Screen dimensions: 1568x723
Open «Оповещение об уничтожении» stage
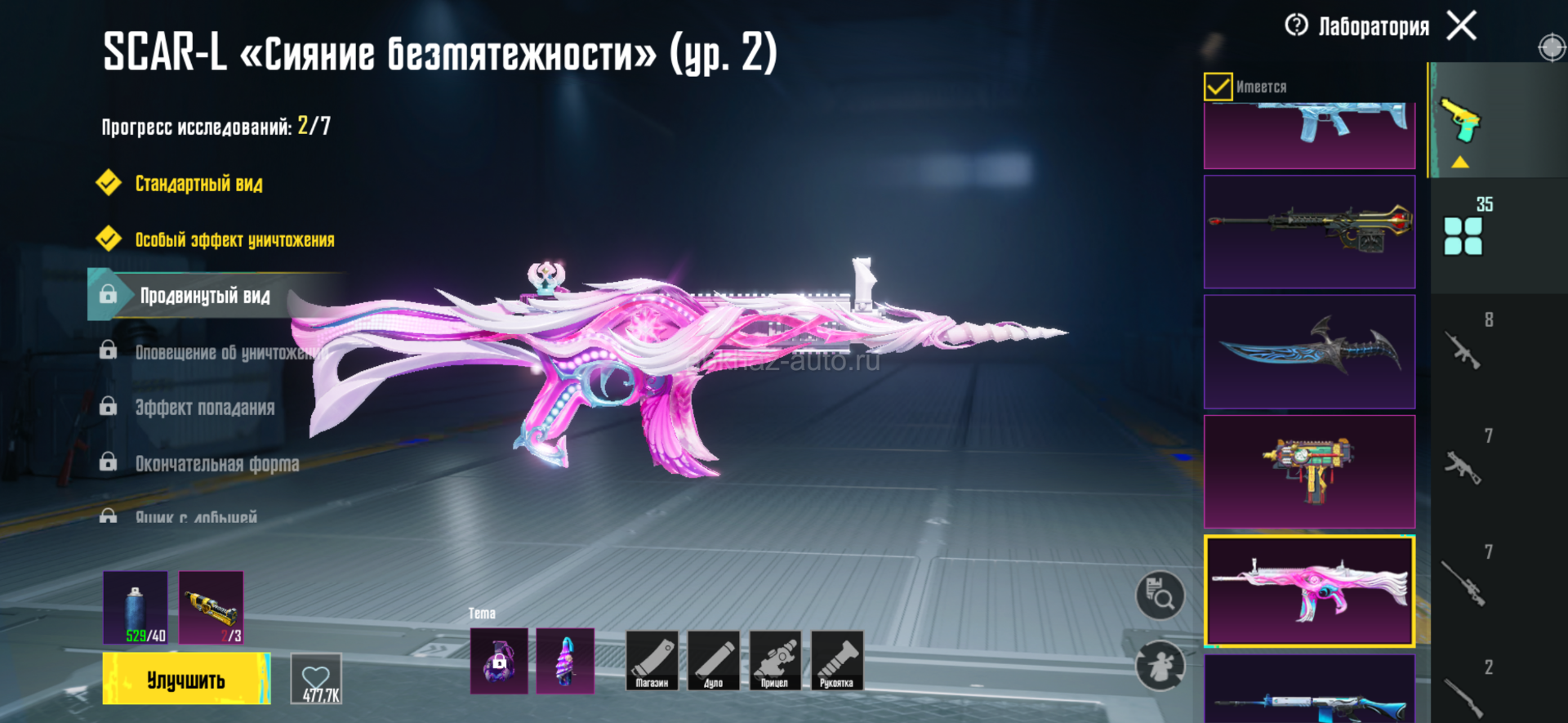(229, 352)
